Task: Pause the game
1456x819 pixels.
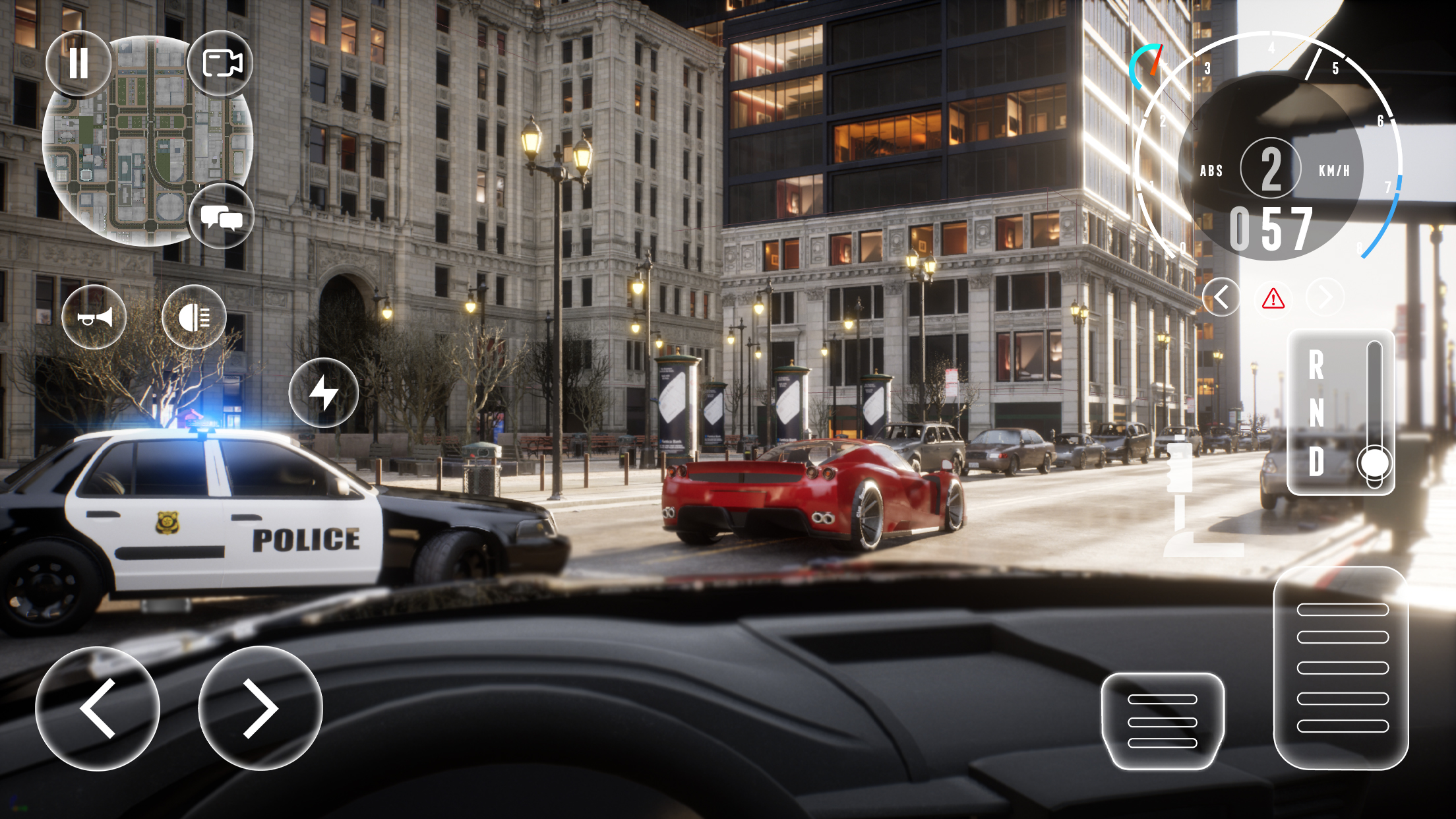Action: (x=78, y=64)
